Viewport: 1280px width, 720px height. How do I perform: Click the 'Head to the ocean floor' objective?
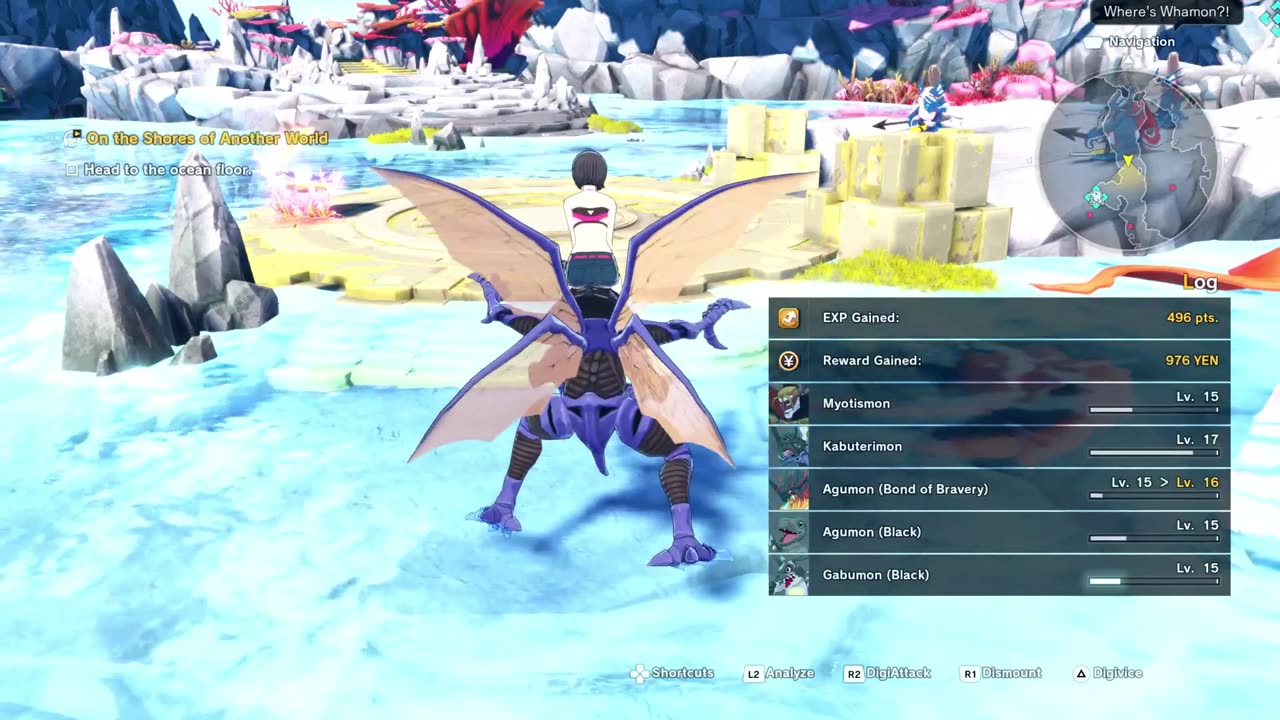(167, 170)
